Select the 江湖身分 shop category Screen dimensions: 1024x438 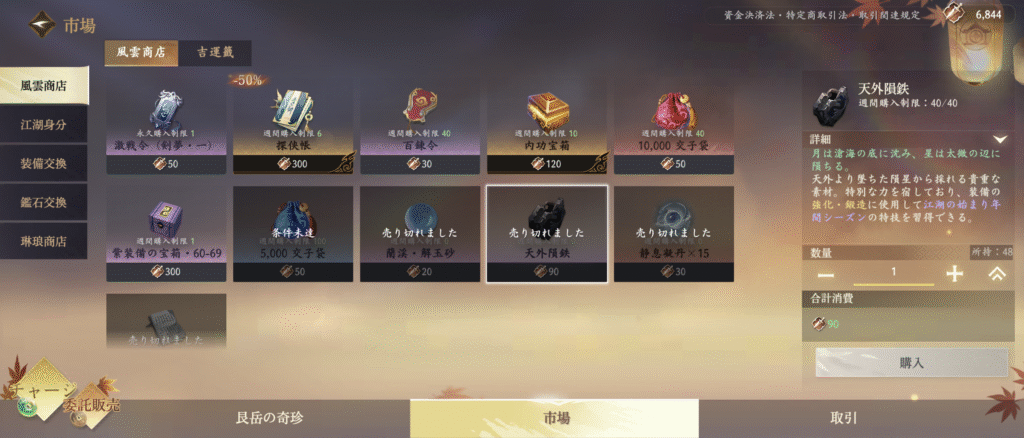44,123
